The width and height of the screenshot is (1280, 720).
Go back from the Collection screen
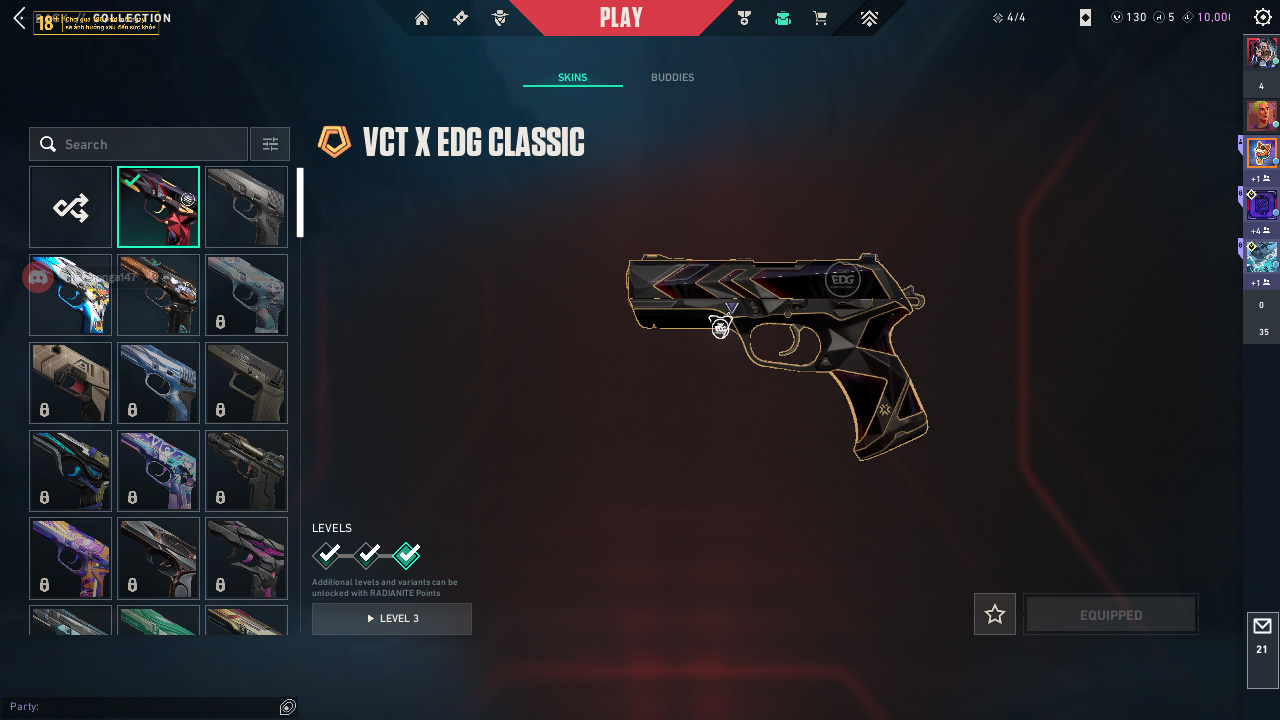pyautogui.click(x=19, y=18)
